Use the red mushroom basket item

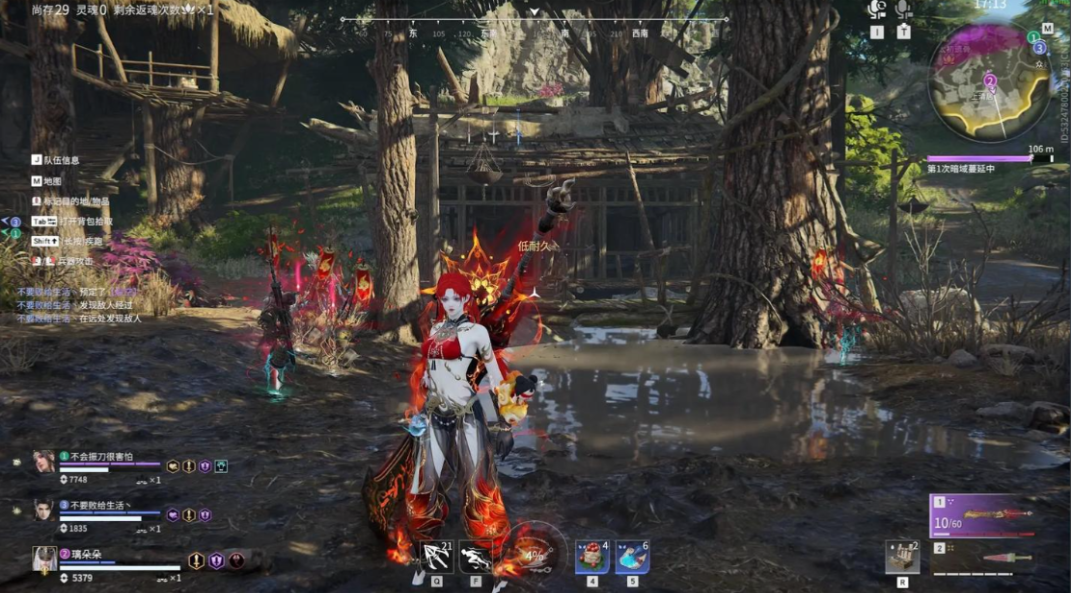pyautogui.click(x=592, y=556)
